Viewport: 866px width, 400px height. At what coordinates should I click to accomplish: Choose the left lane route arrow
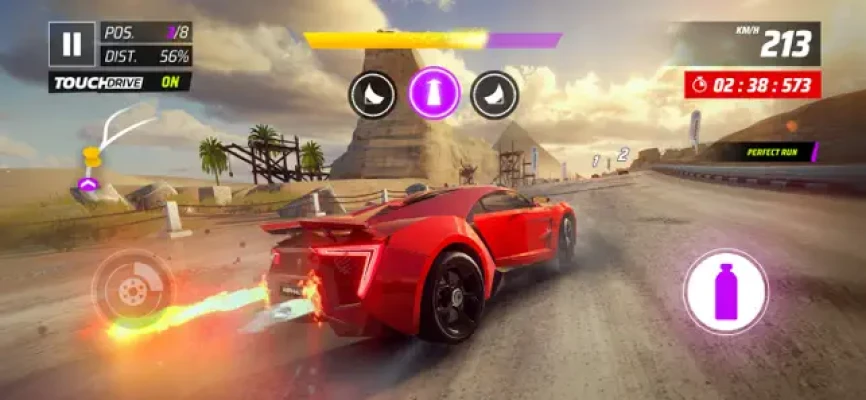point(373,94)
